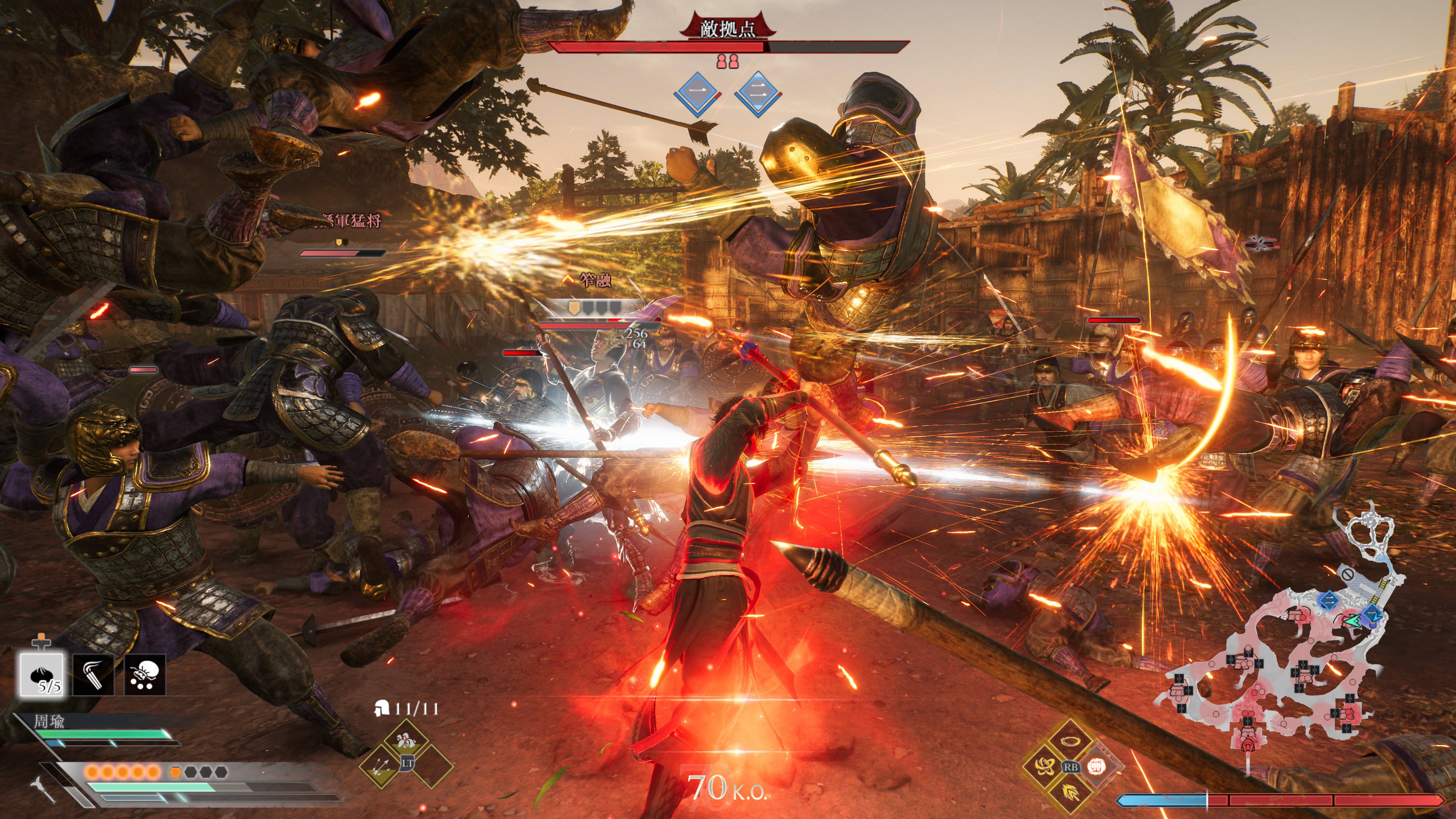Select the 敵拠点 enemy base banner

pyautogui.click(x=728, y=28)
